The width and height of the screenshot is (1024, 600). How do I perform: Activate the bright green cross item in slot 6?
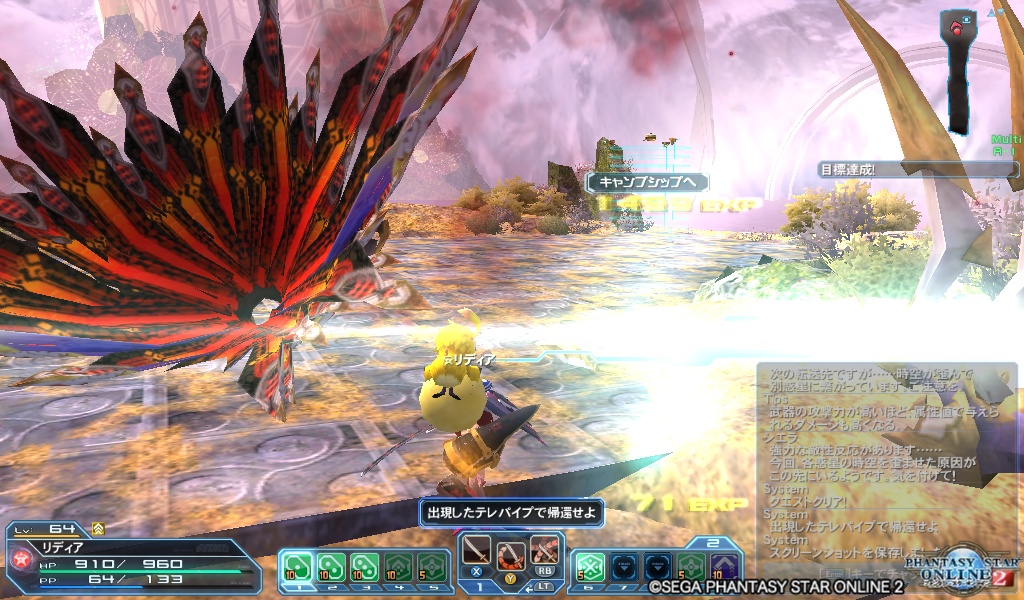tap(591, 567)
